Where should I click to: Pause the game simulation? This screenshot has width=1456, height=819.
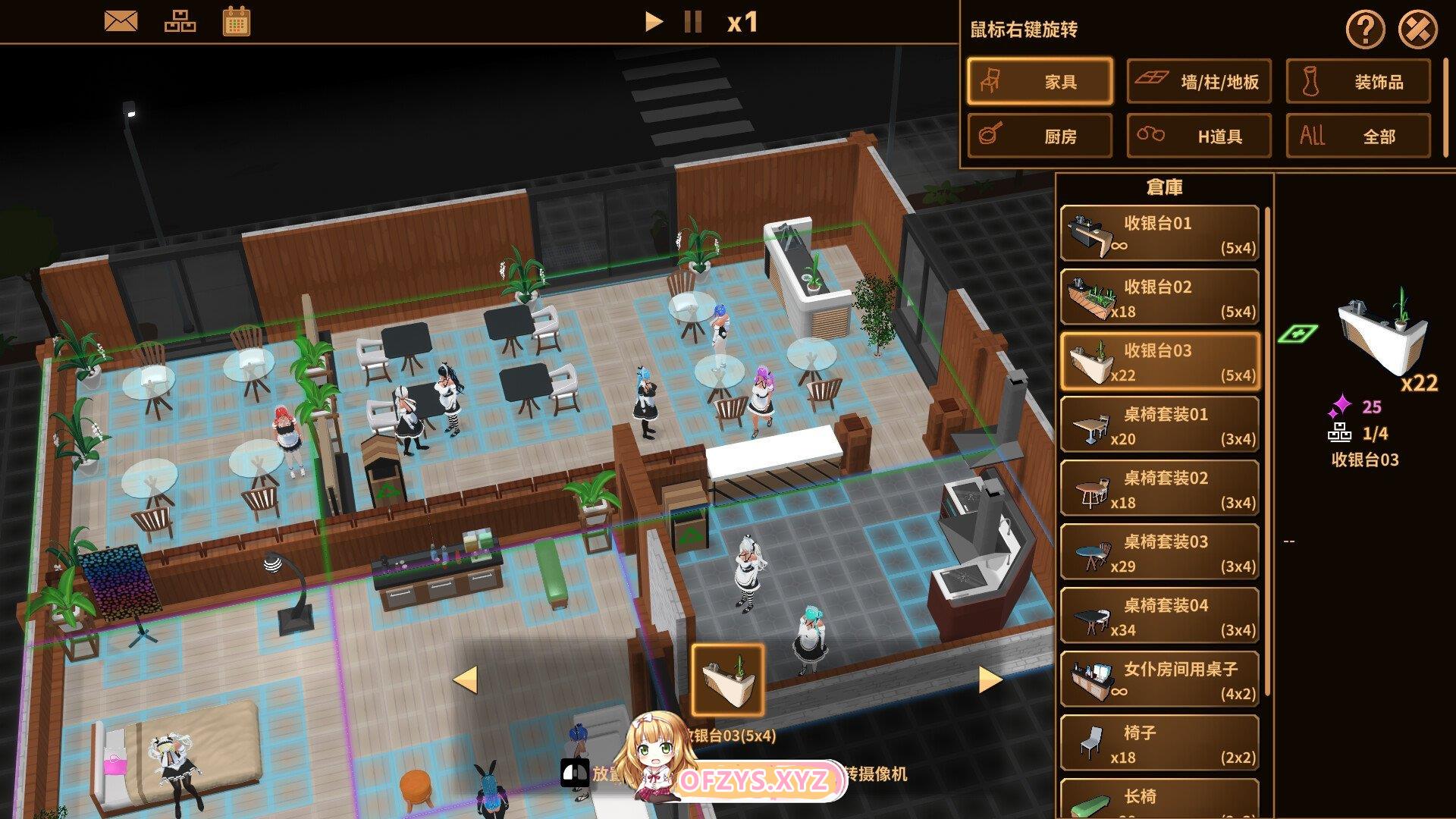click(692, 21)
